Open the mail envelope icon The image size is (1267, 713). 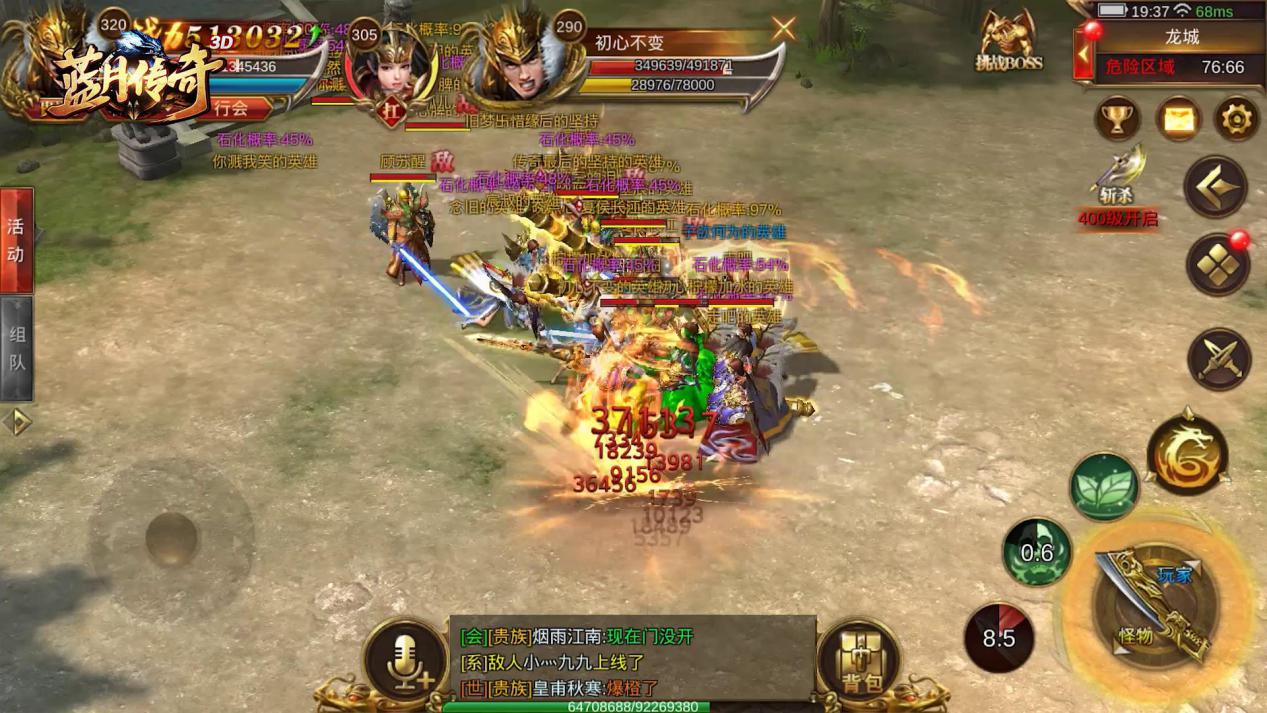click(1178, 120)
